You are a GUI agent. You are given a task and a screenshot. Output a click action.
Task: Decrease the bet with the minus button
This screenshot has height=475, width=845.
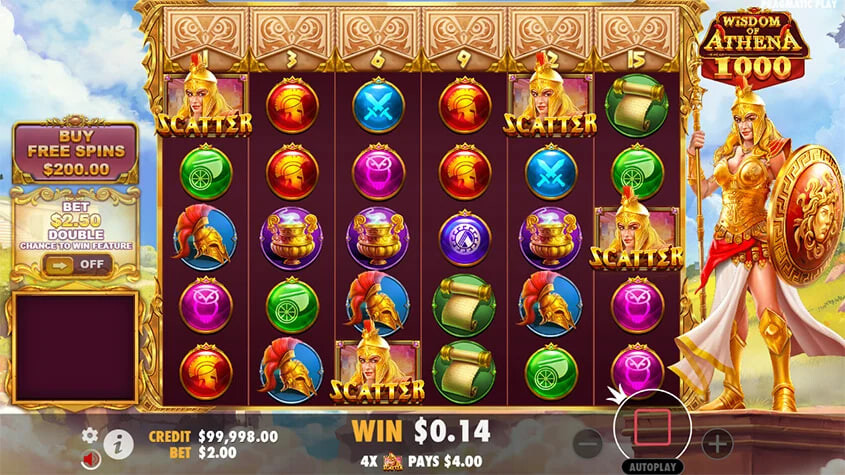click(x=589, y=443)
